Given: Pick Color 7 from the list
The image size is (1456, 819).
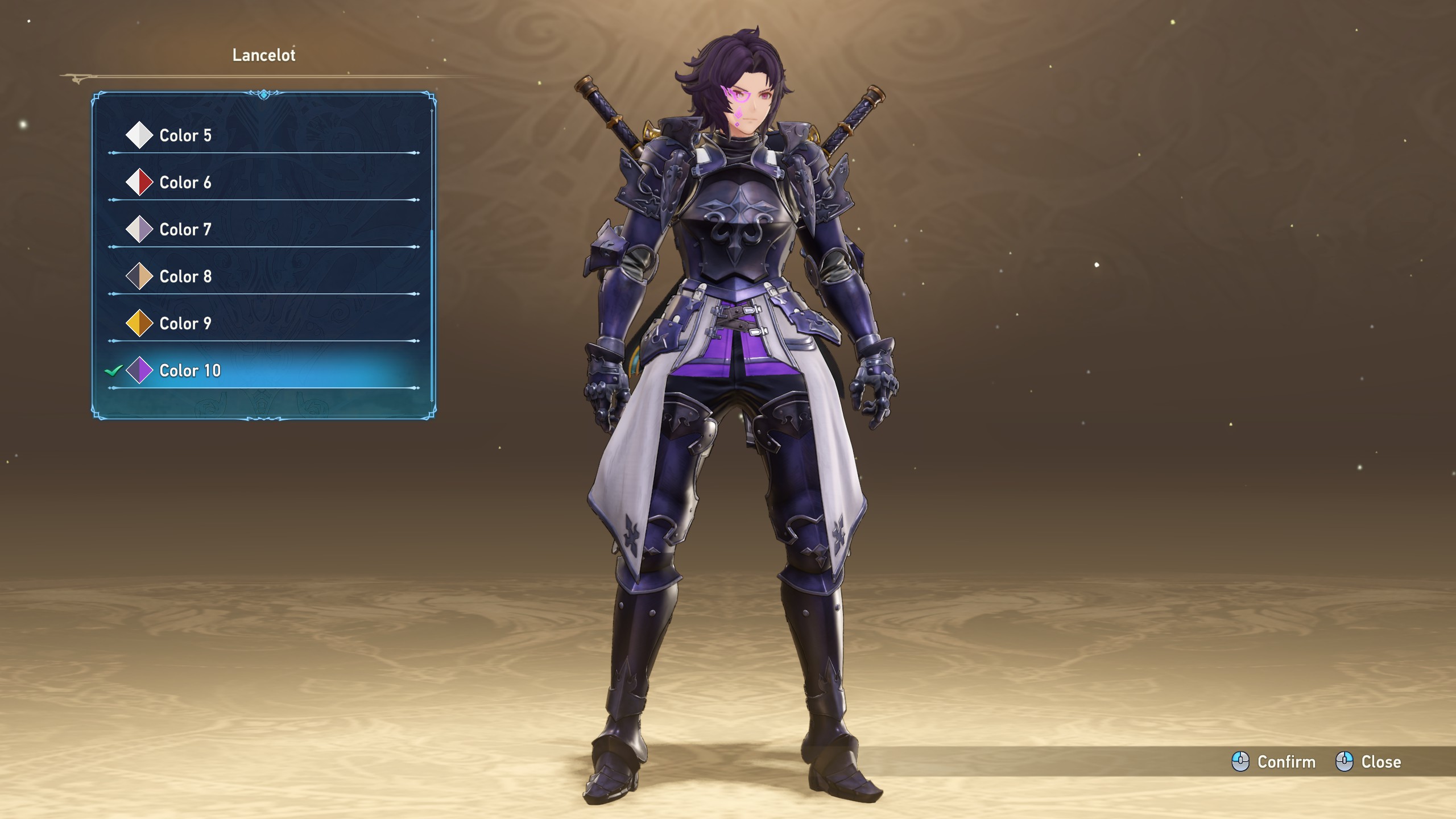Looking at the screenshot, I should (185, 230).
